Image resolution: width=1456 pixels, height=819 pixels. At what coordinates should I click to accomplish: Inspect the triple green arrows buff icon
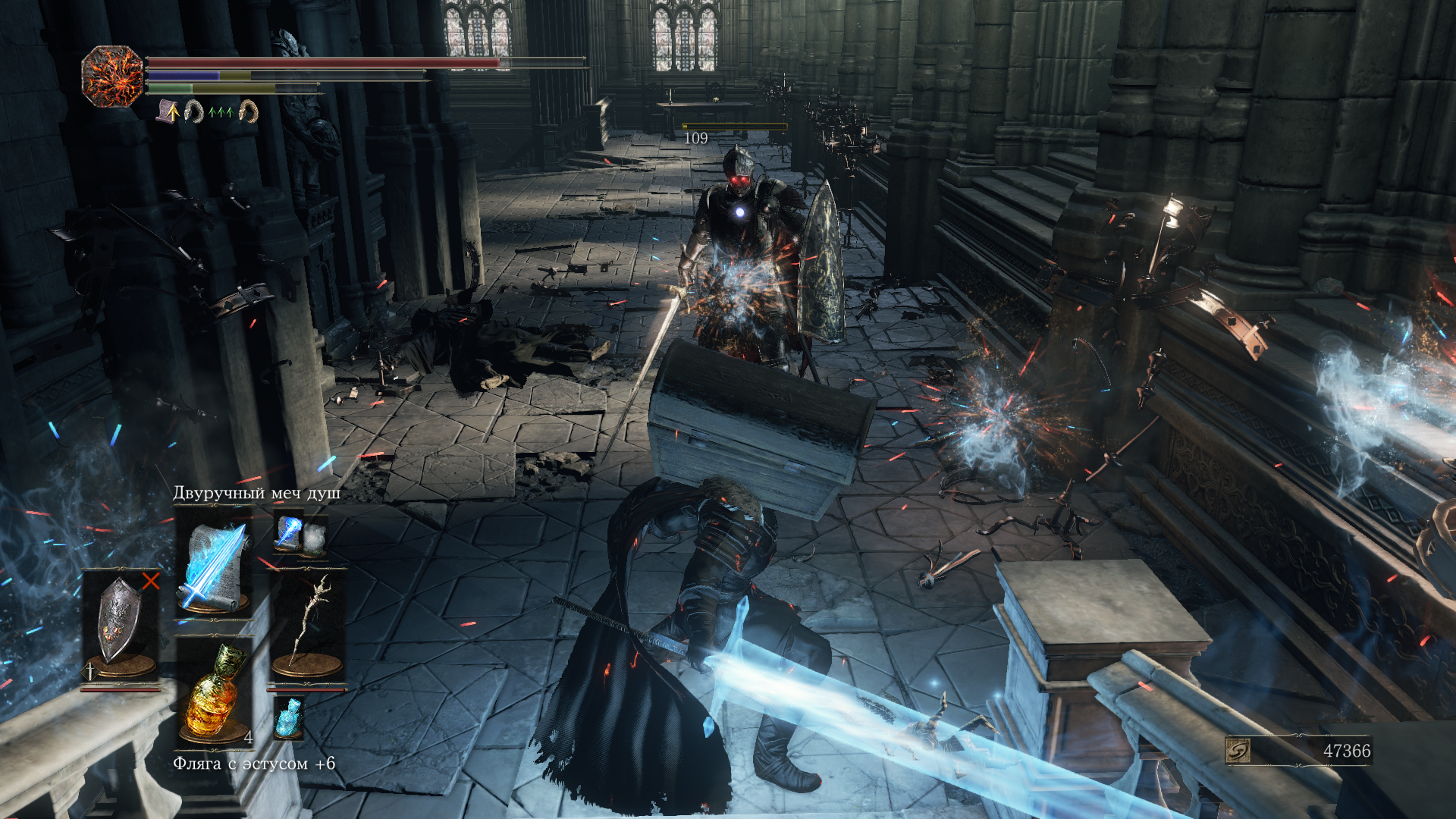(x=220, y=112)
